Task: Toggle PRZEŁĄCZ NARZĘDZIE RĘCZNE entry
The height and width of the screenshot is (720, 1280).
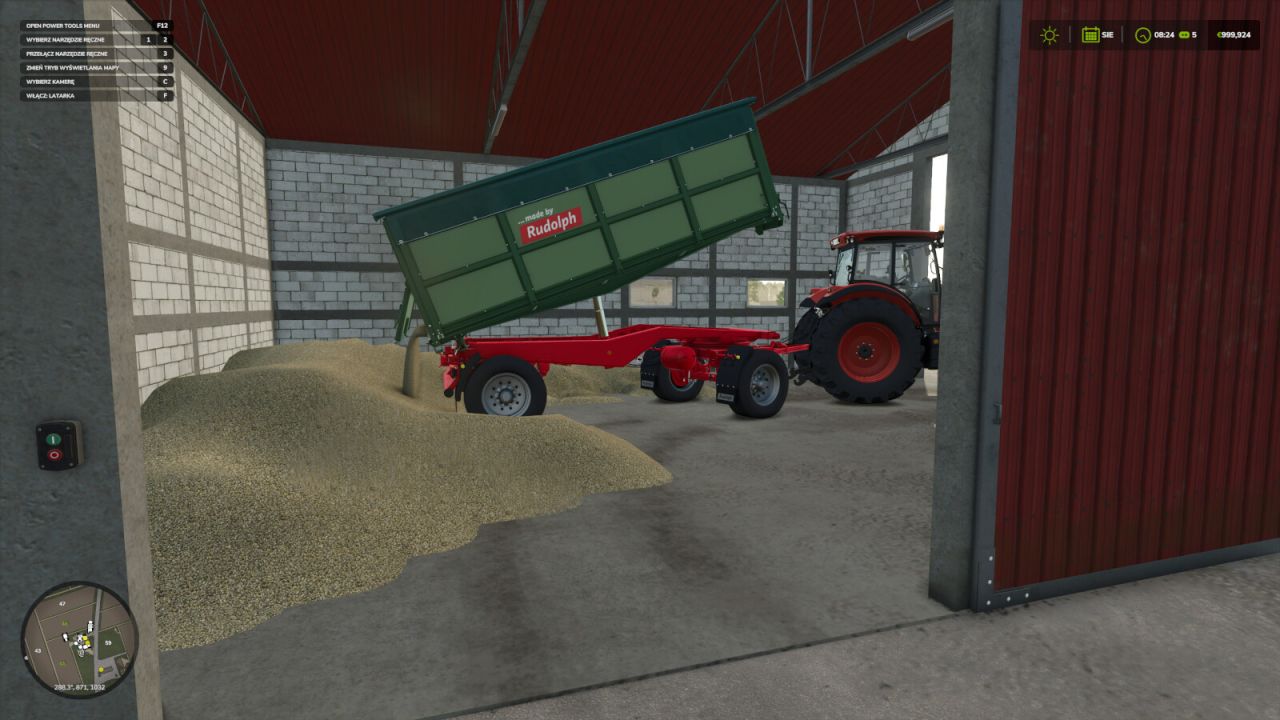Action: pos(65,54)
